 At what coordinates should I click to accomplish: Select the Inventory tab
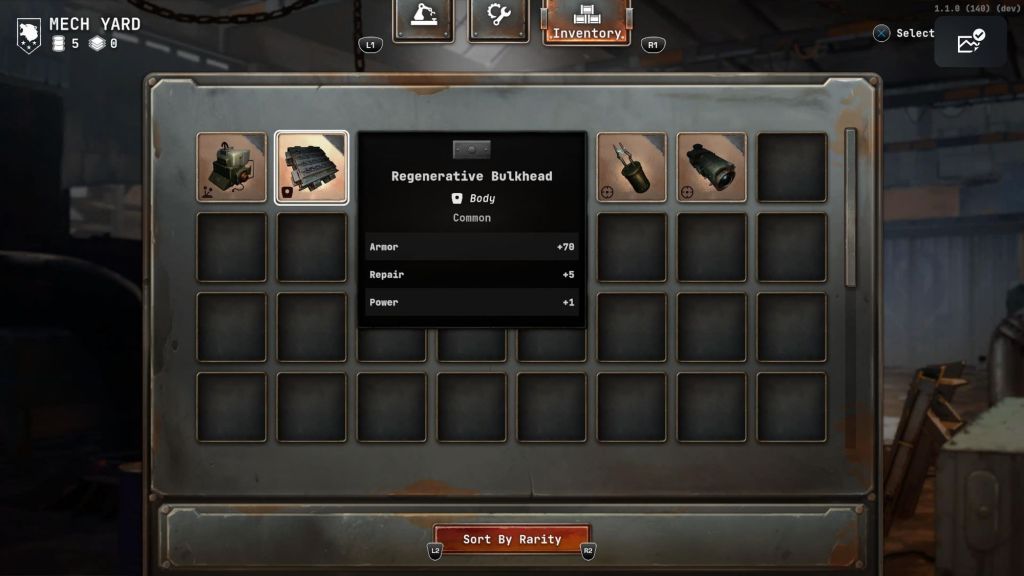point(587,22)
